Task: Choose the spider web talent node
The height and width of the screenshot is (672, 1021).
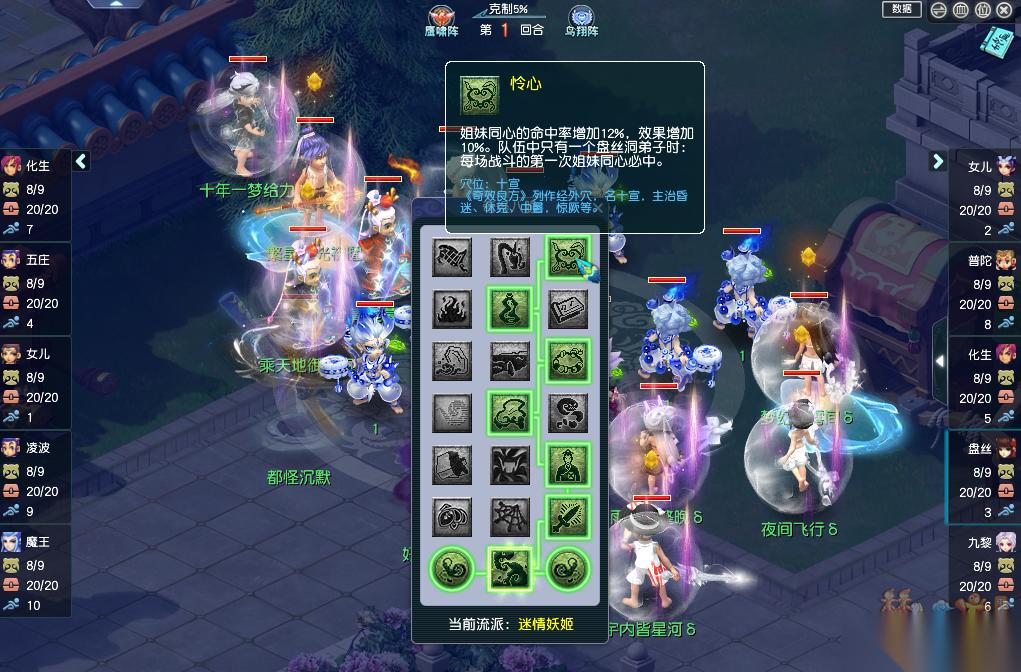Action: tap(510, 516)
